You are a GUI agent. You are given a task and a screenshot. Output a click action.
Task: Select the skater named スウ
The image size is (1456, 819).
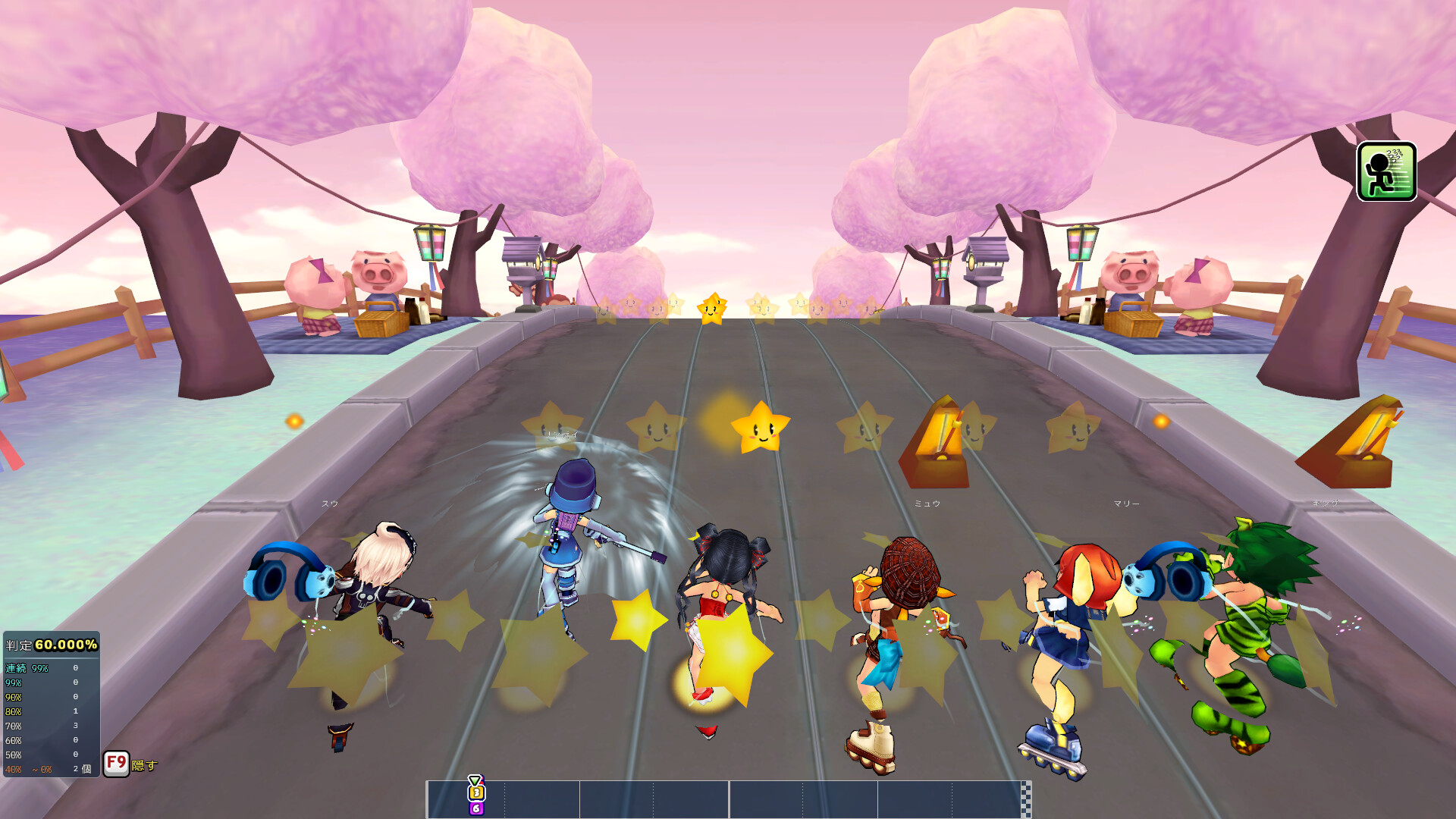(372, 599)
